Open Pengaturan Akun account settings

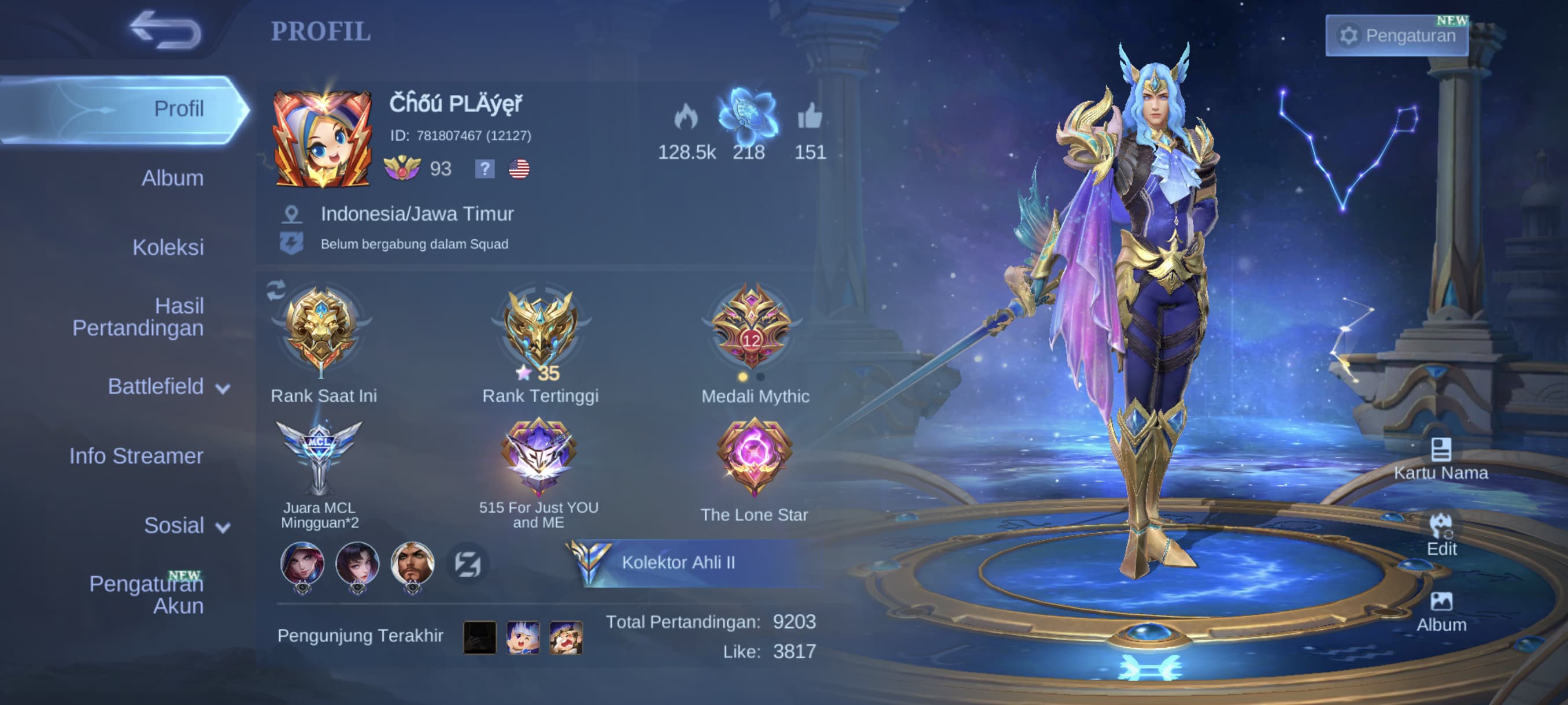(x=147, y=594)
